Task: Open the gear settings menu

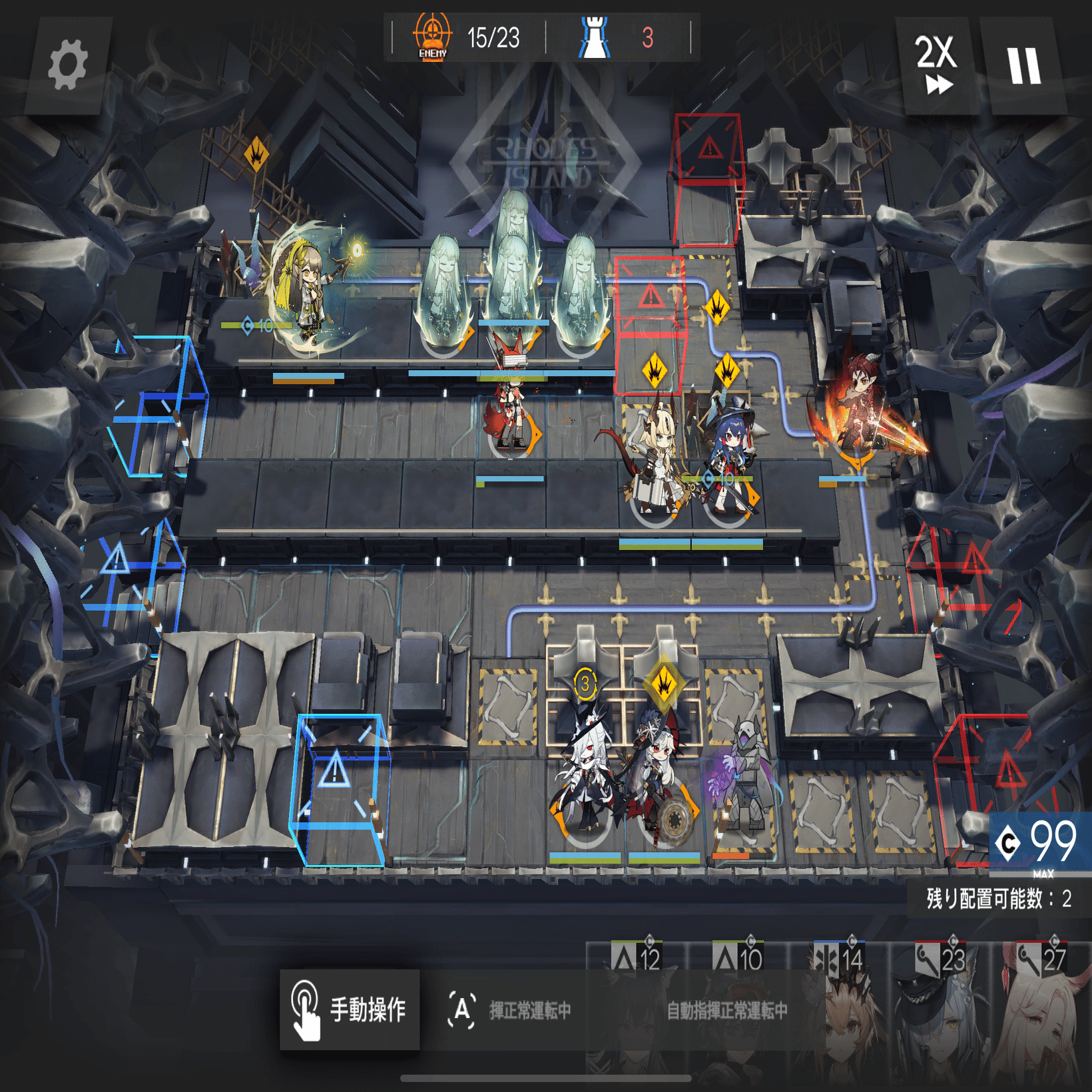Action: pyautogui.click(x=67, y=65)
